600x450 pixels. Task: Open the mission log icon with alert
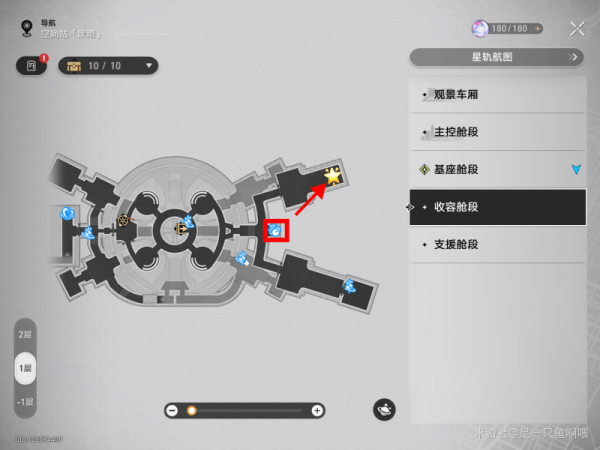[31, 66]
